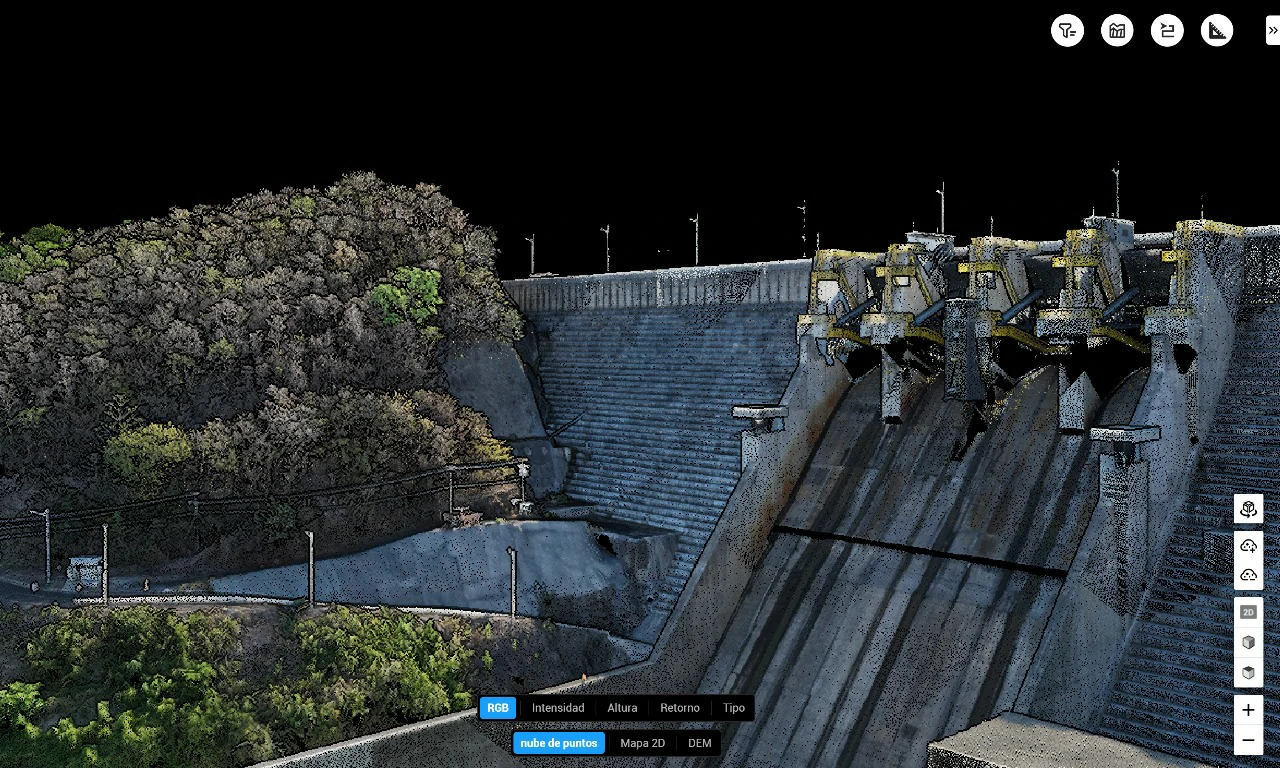Toggle the 2D view button
The image size is (1280, 768).
[1248, 612]
